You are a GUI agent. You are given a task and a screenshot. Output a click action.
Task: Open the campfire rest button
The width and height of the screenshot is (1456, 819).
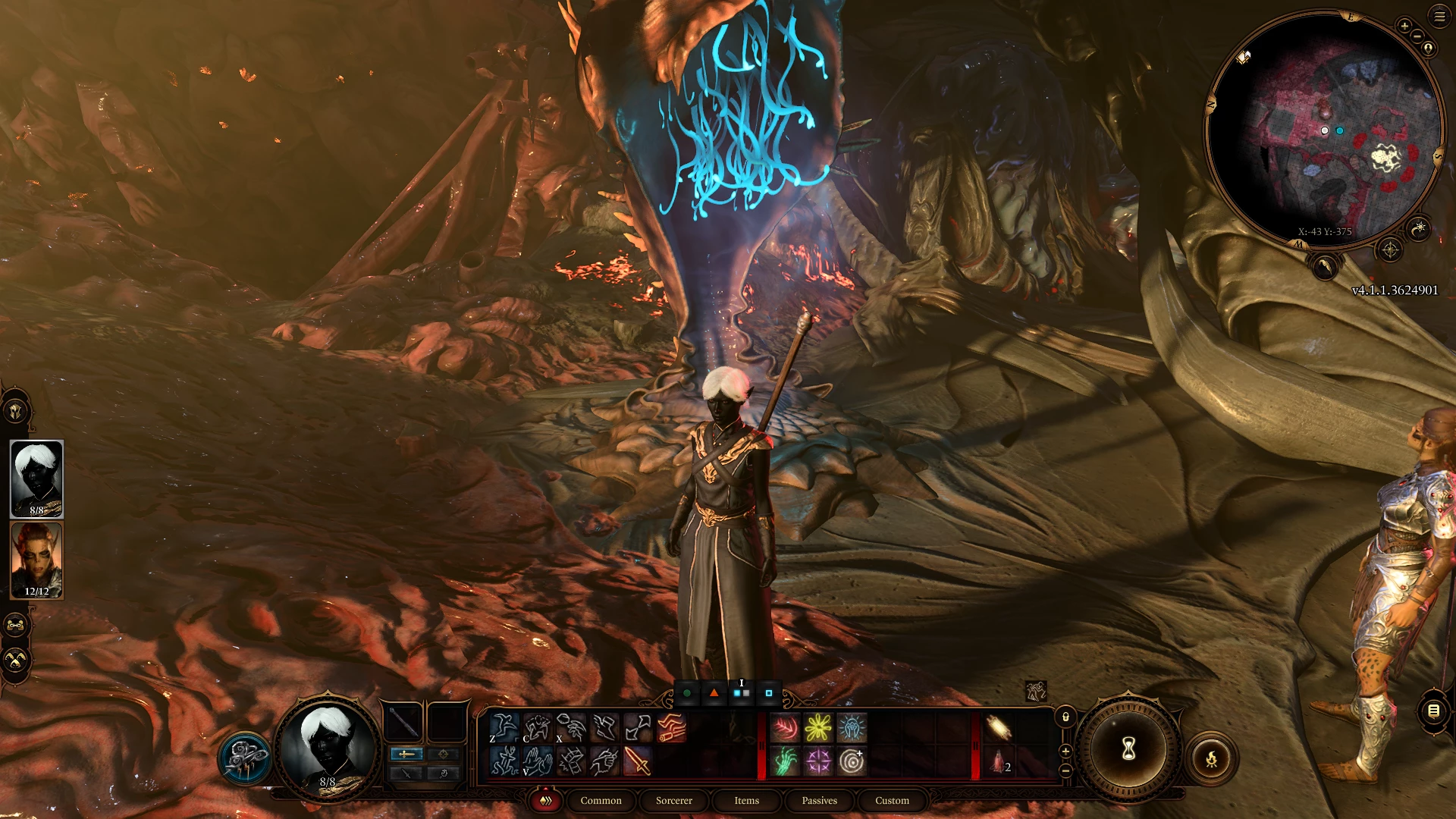click(x=1211, y=758)
